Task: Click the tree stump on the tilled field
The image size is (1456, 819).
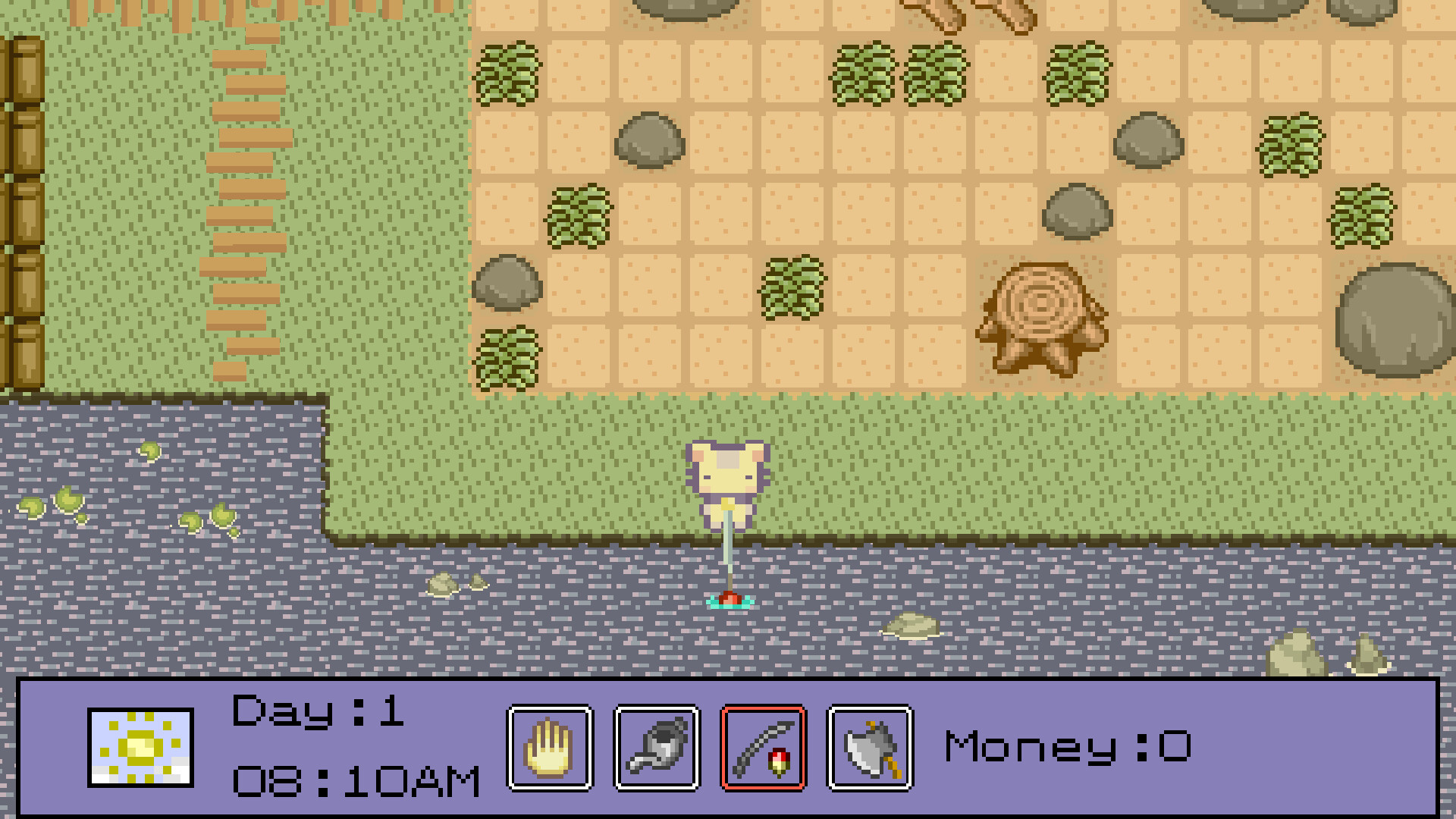Action: [1039, 311]
